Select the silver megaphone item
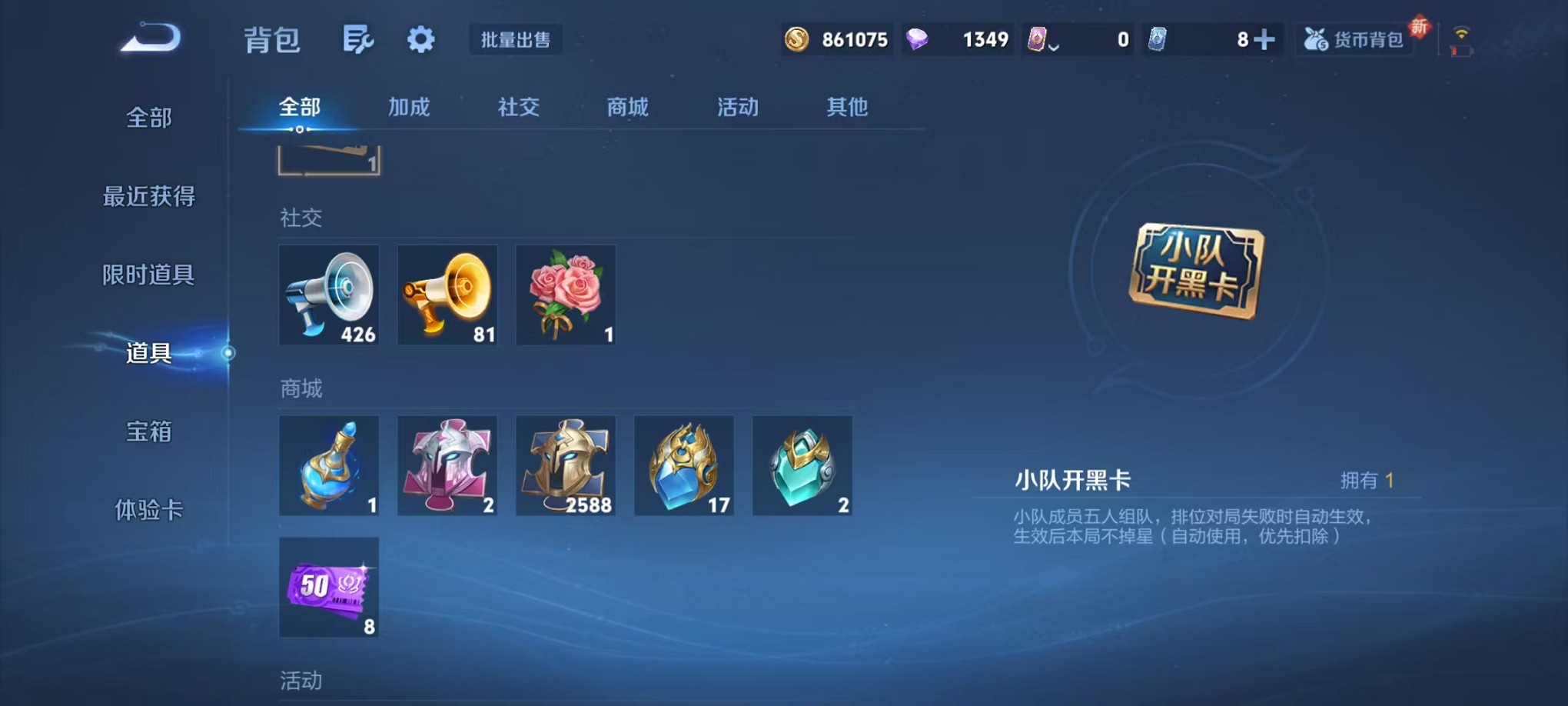The image size is (1568, 706). click(329, 296)
